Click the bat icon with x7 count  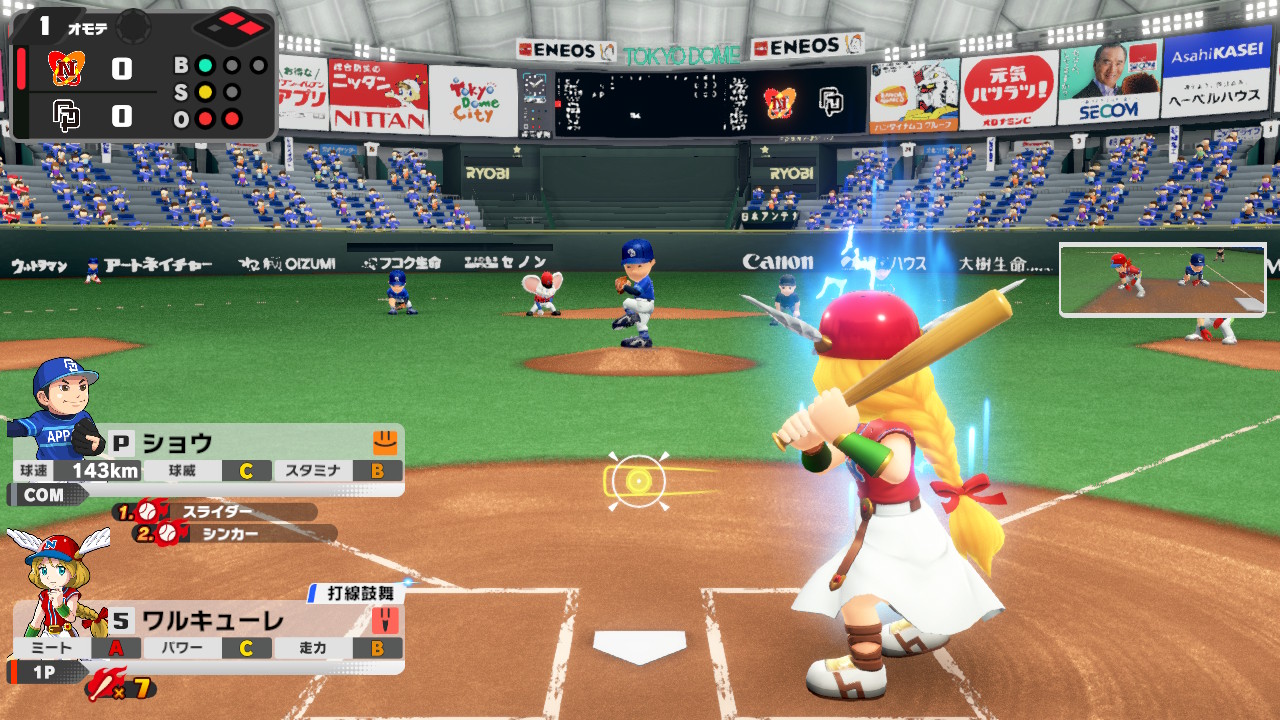tap(120, 686)
